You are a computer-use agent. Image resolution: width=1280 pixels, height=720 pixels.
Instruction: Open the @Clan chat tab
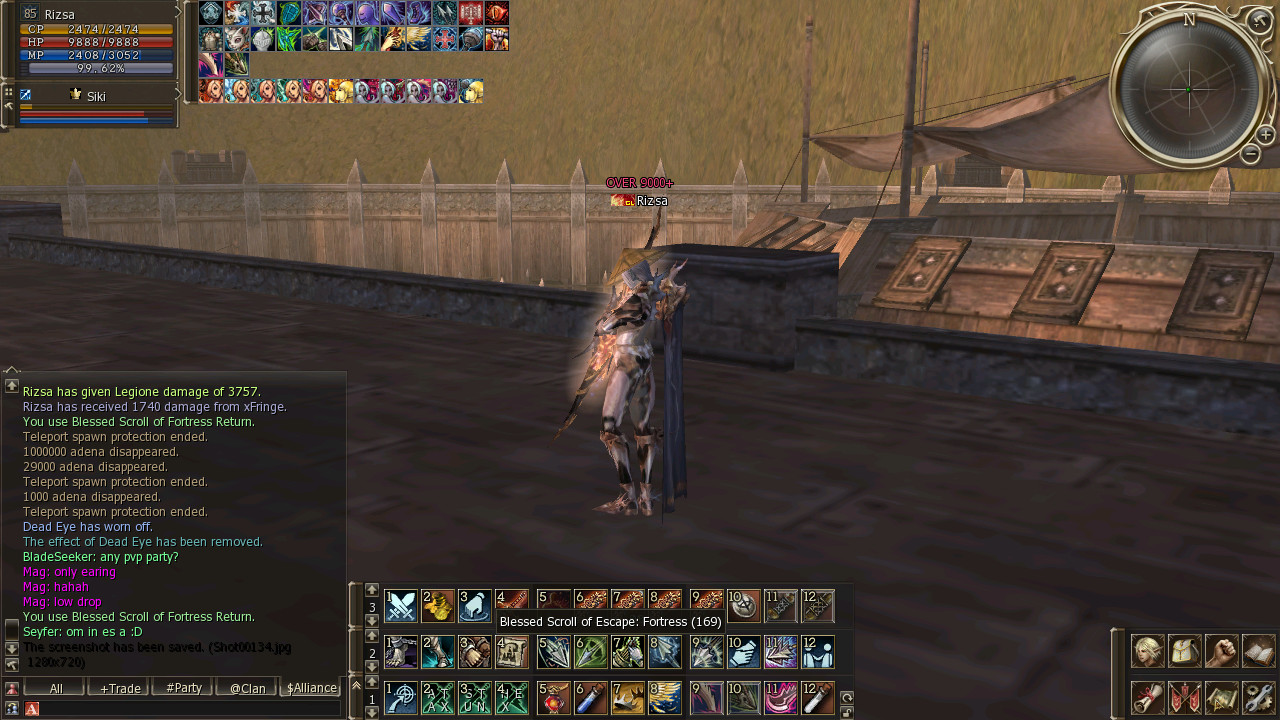pos(247,688)
